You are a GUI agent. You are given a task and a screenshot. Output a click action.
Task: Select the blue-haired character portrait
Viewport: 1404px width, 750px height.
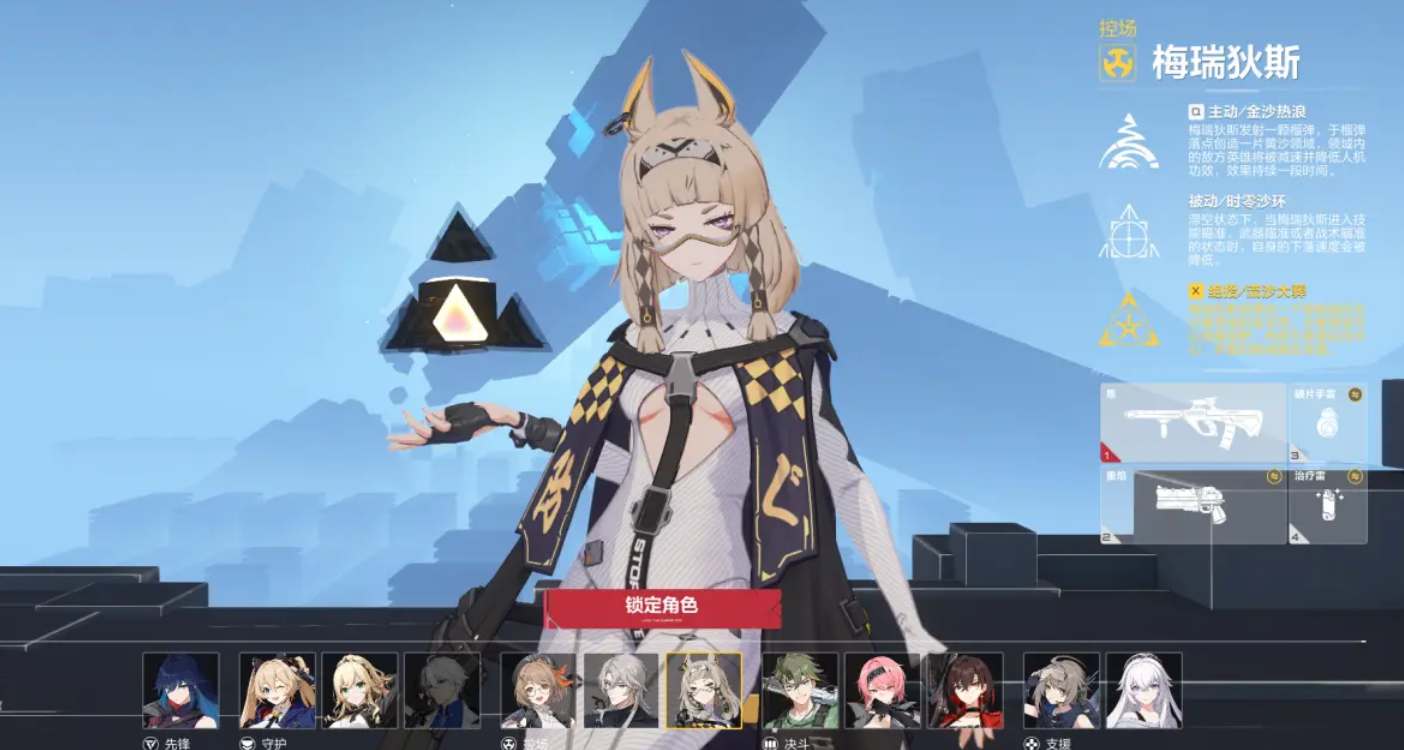(x=180, y=690)
